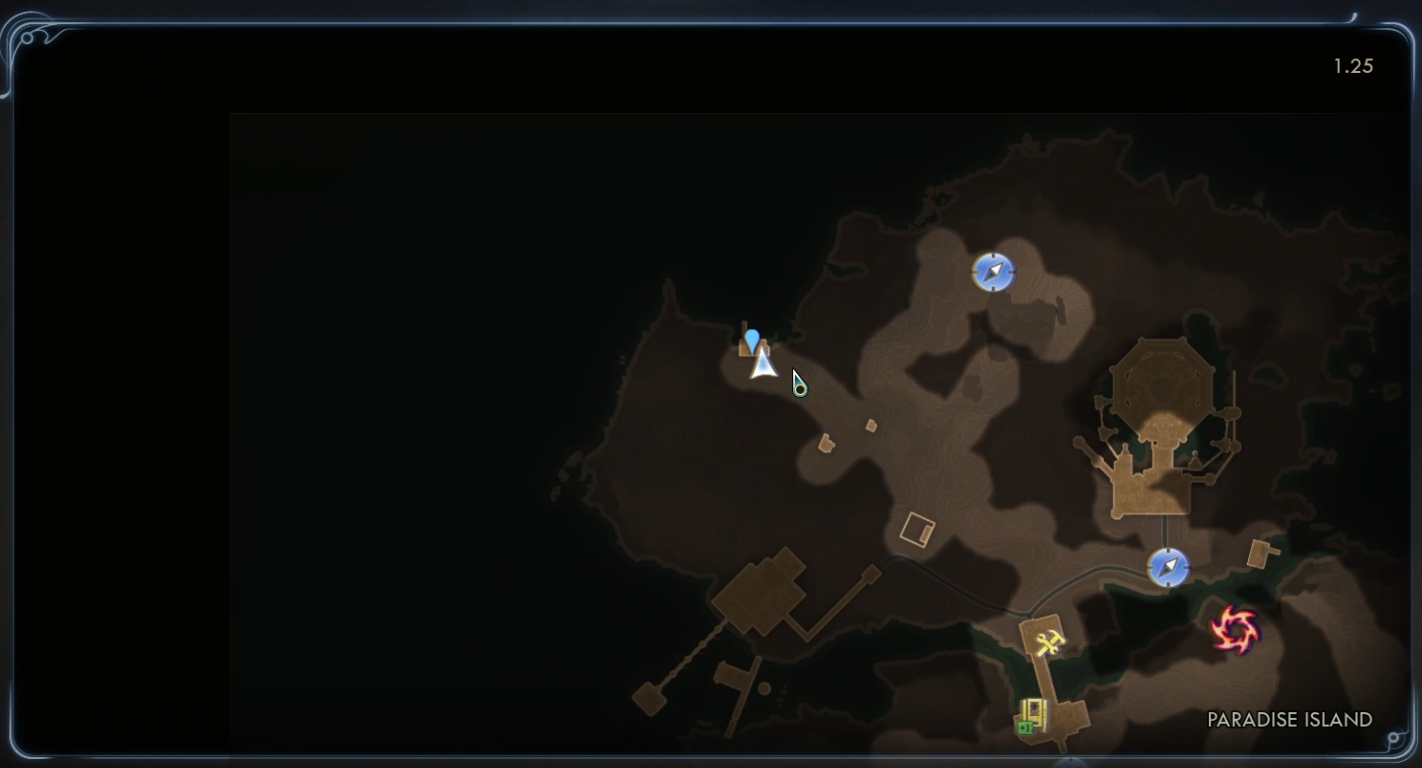The width and height of the screenshot is (1422, 768).
Task: Select the crossed hammer and wrench marker
Action: 1048,644
